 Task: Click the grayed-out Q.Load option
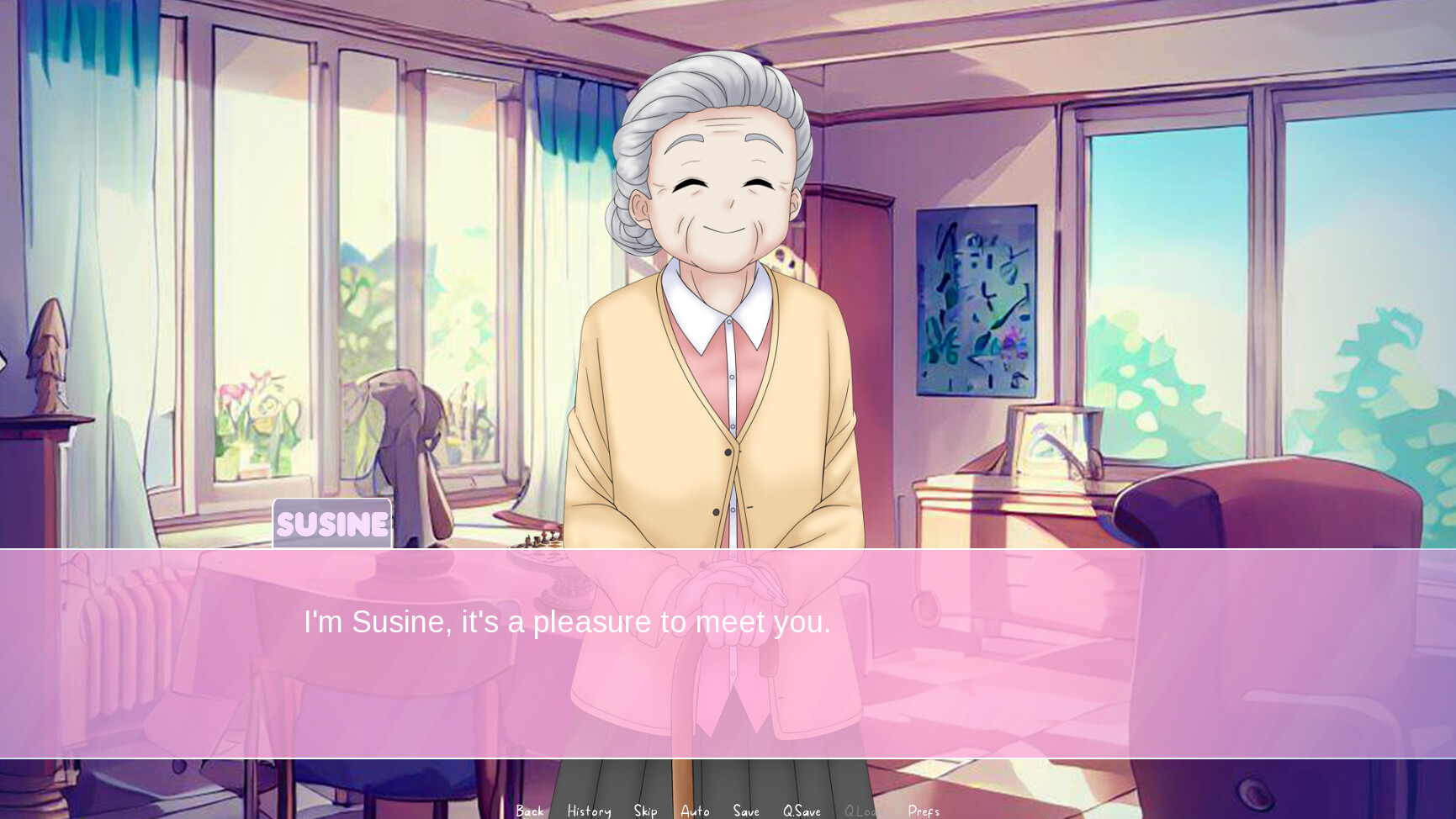pos(863,810)
